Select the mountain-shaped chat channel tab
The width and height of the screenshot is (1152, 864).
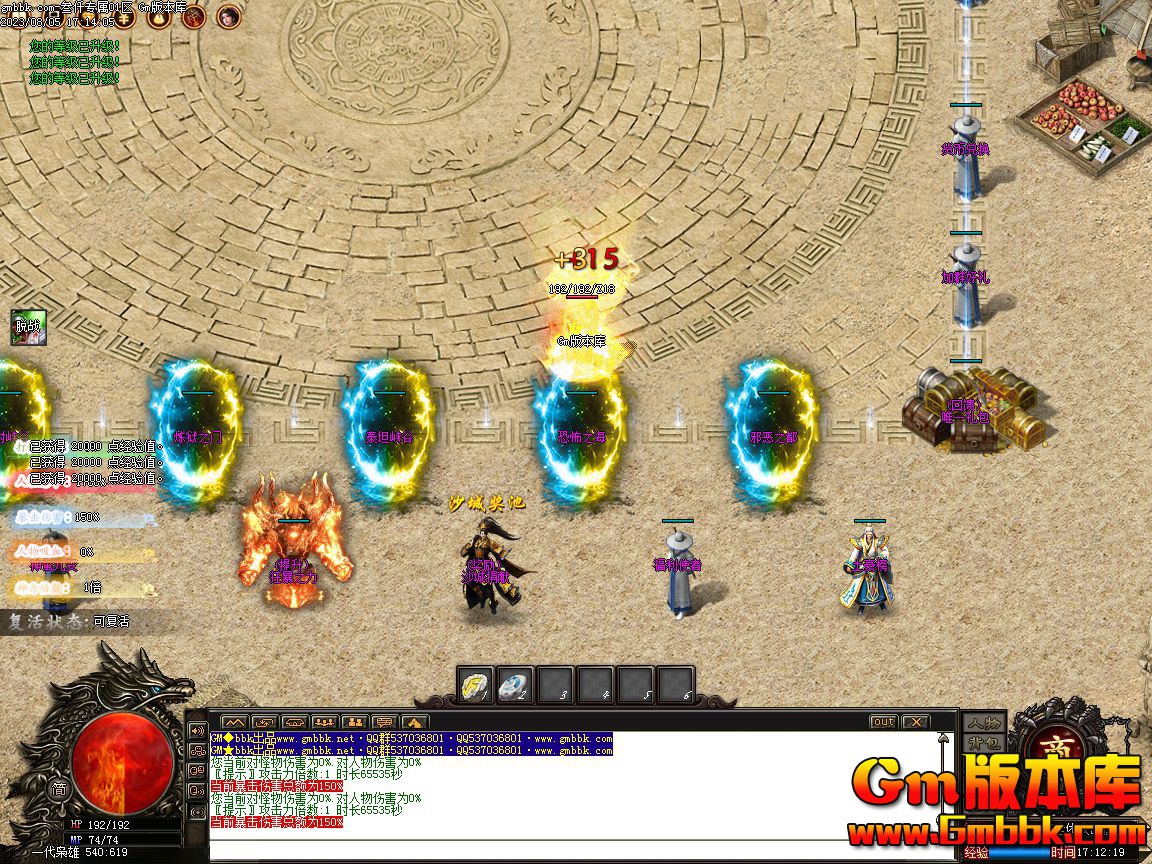(414, 722)
